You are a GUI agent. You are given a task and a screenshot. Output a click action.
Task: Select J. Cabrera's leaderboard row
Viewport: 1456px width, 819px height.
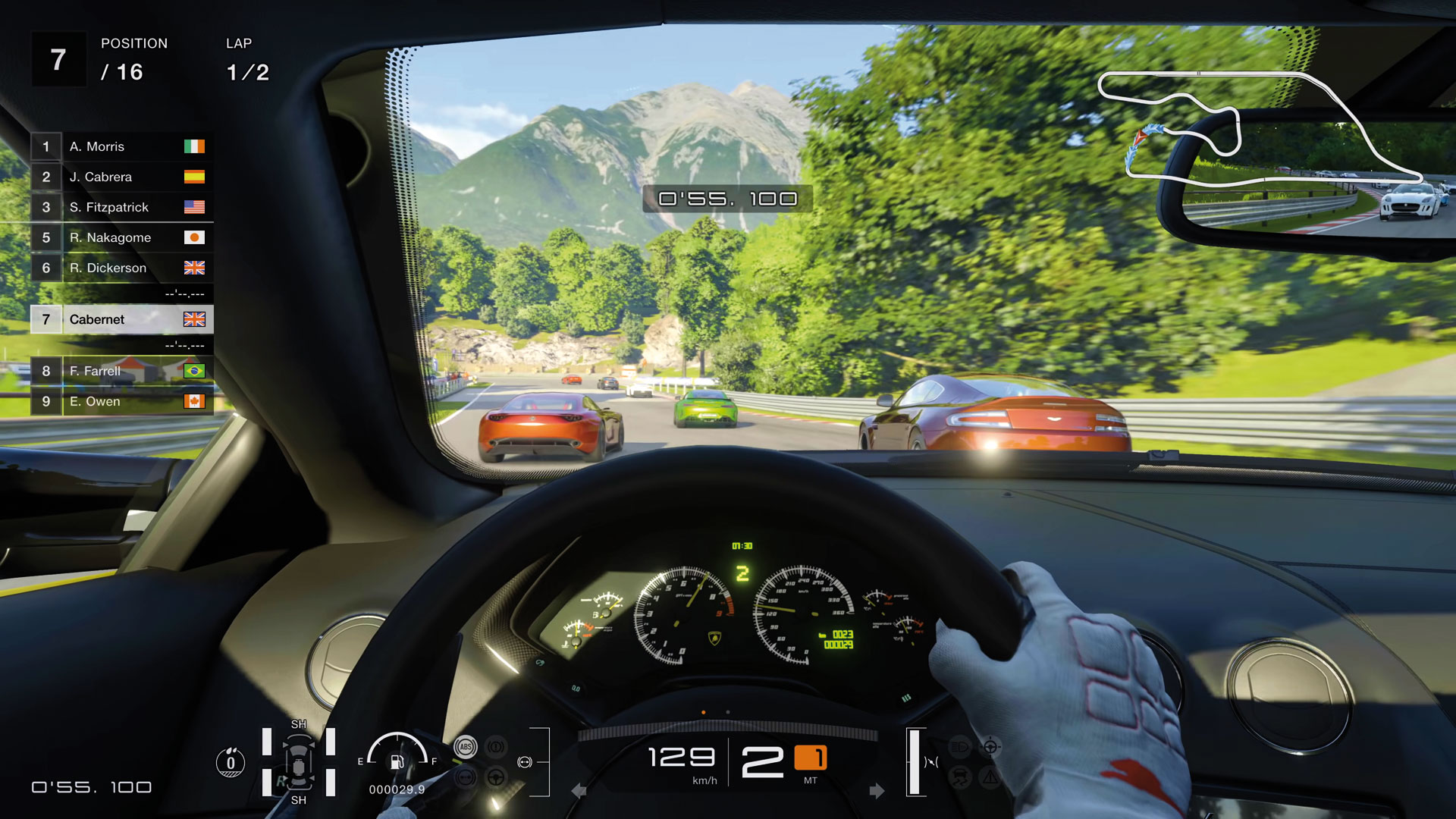click(x=121, y=177)
